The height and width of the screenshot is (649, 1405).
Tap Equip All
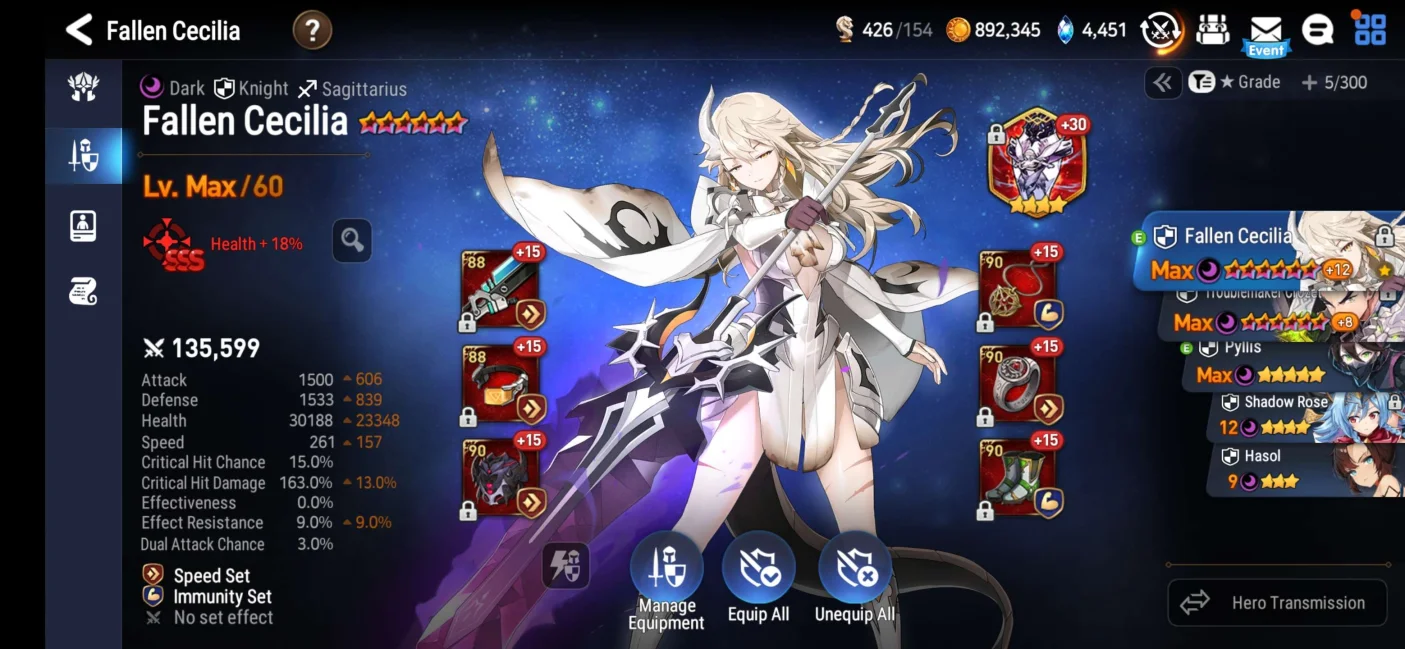click(758, 580)
